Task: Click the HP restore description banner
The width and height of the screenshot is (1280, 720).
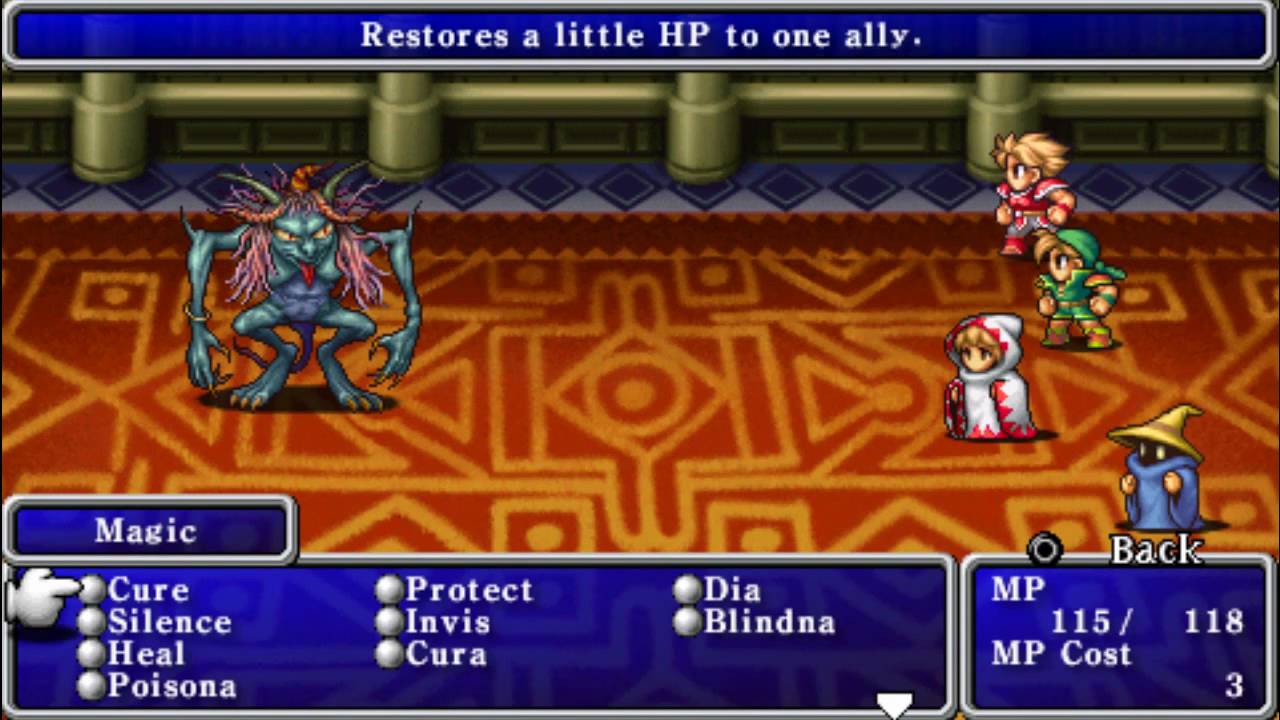Action: coord(640,36)
